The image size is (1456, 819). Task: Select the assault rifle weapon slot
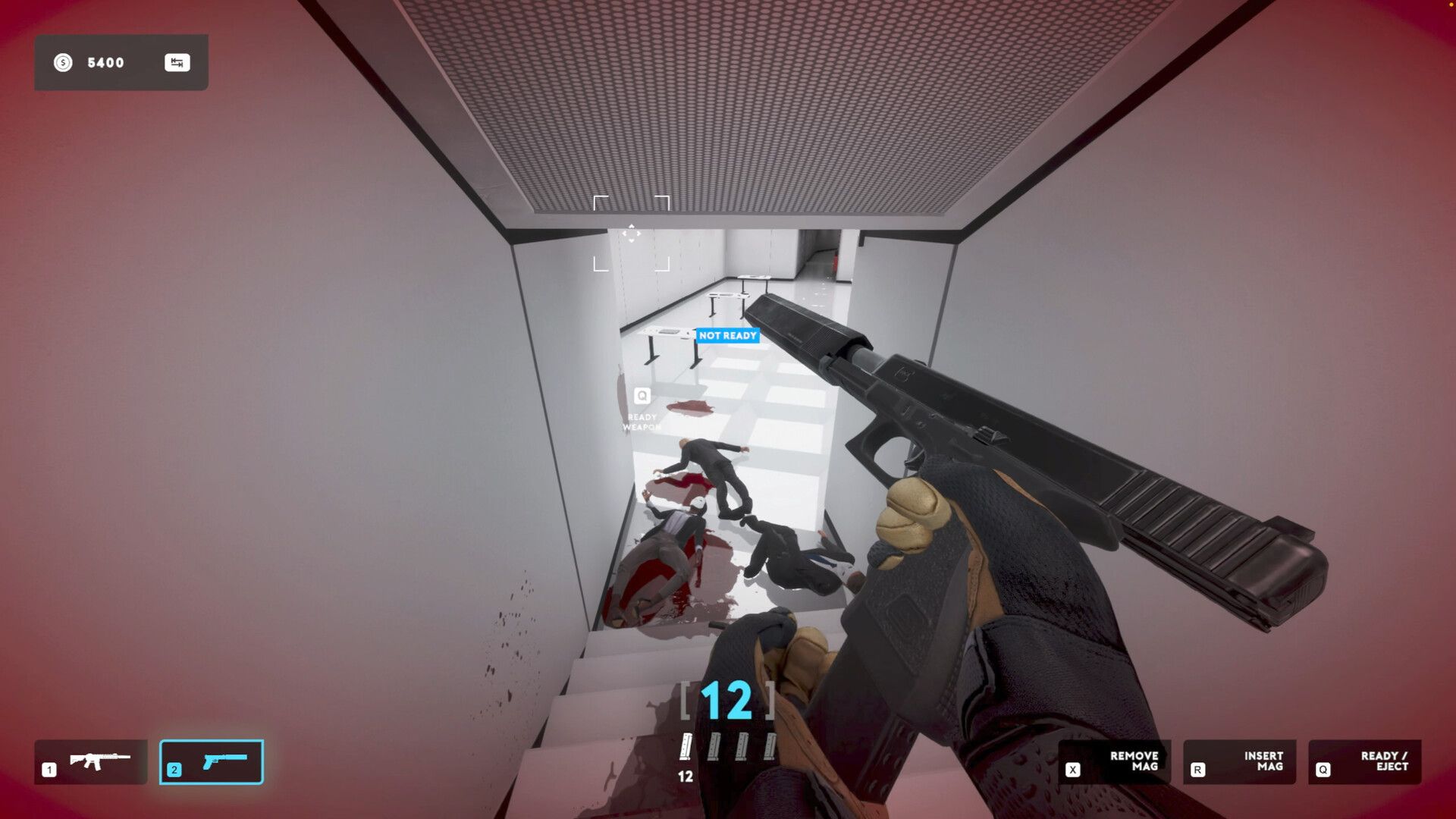91,761
